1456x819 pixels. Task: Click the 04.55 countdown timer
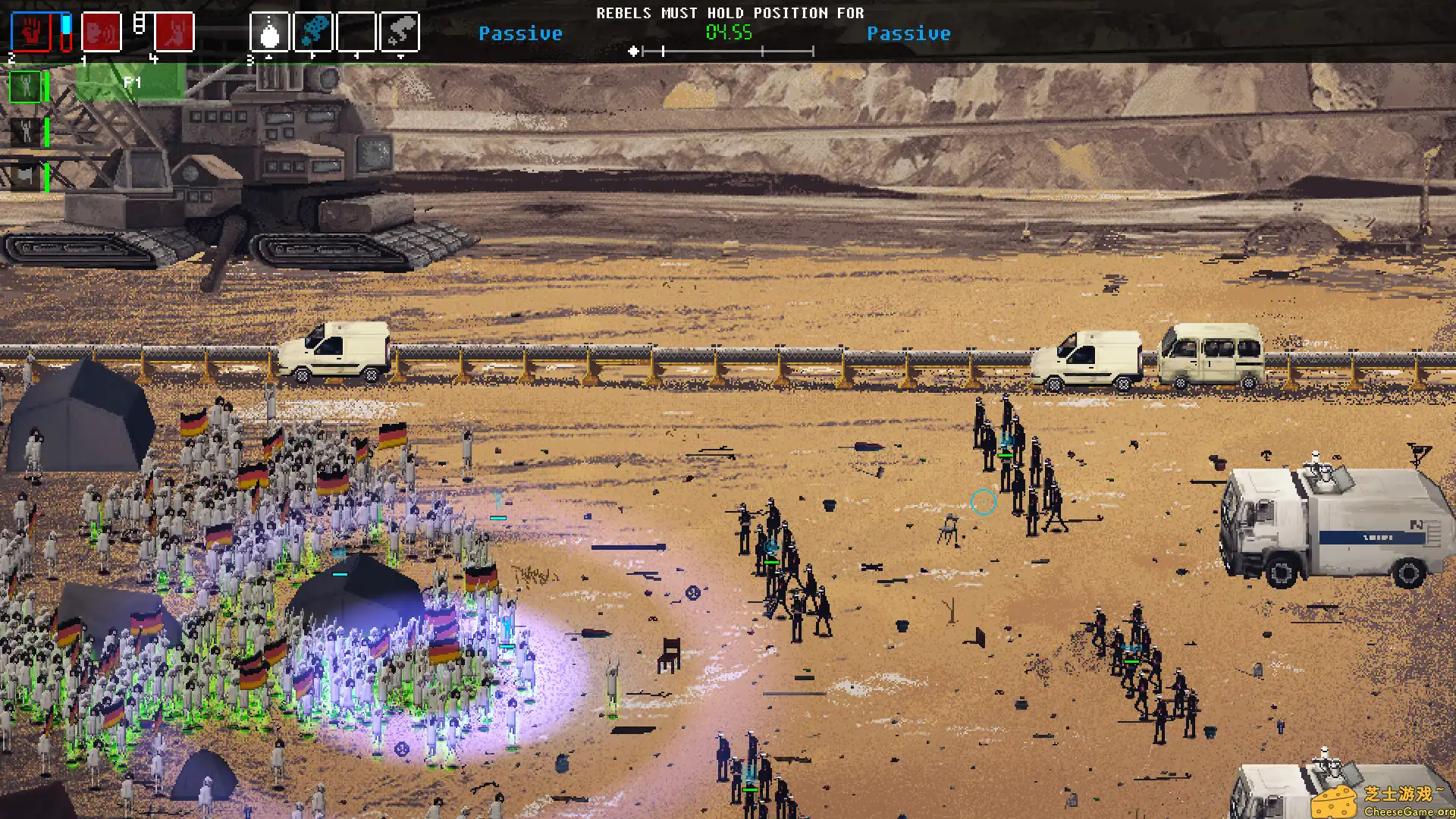tap(728, 33)
